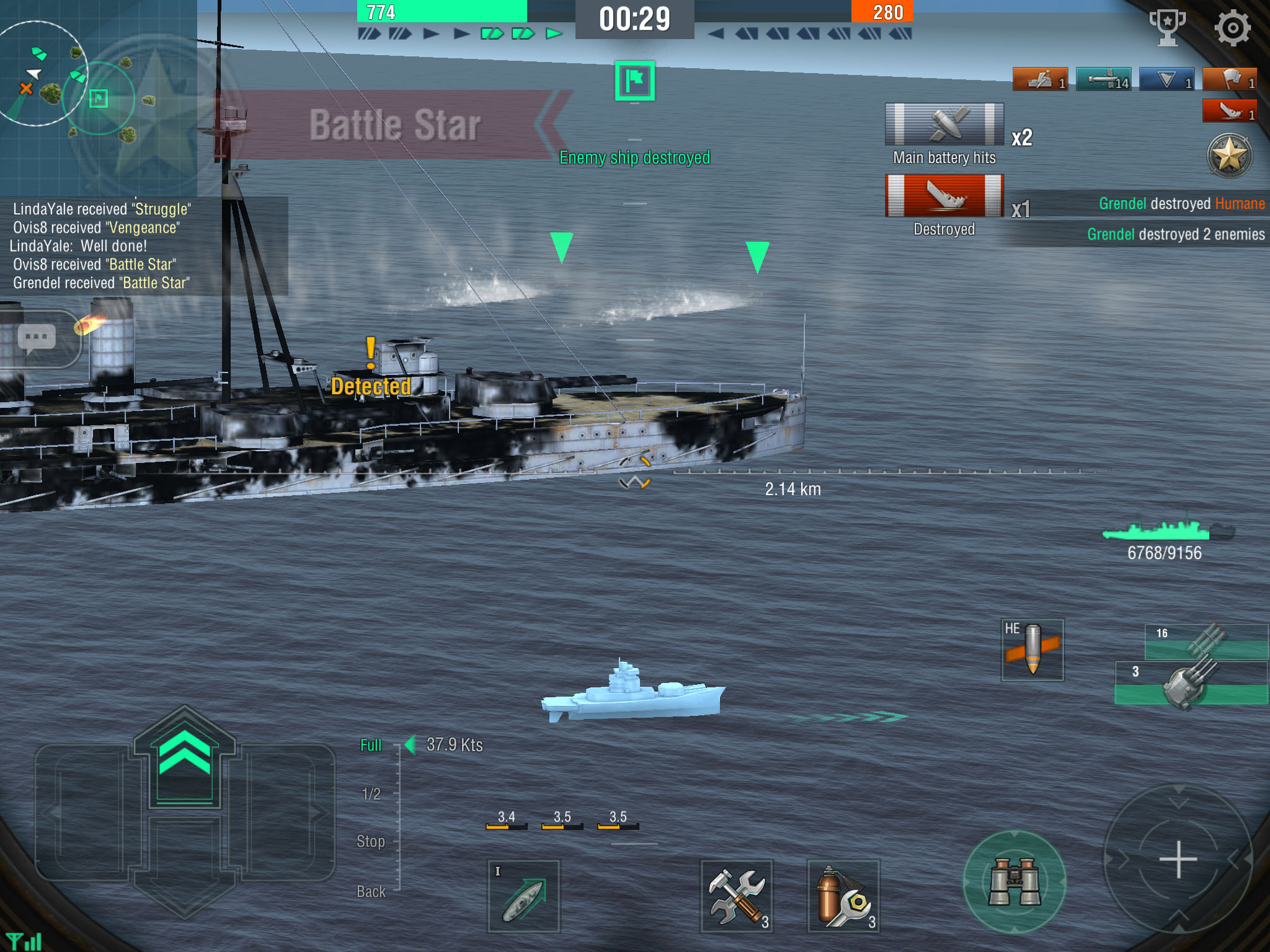Open the quick chat bubble
Image resolution: width=1270 pixels, height=952 pixels.
tap(38, 338)
